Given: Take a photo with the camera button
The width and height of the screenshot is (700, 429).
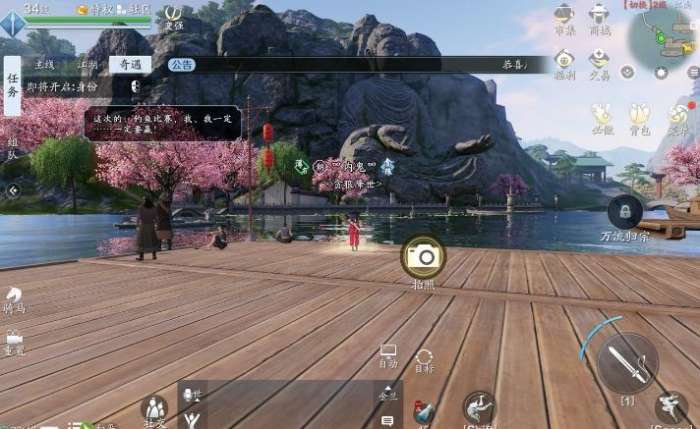Looking at the screenshot, I should coord(423,257).
